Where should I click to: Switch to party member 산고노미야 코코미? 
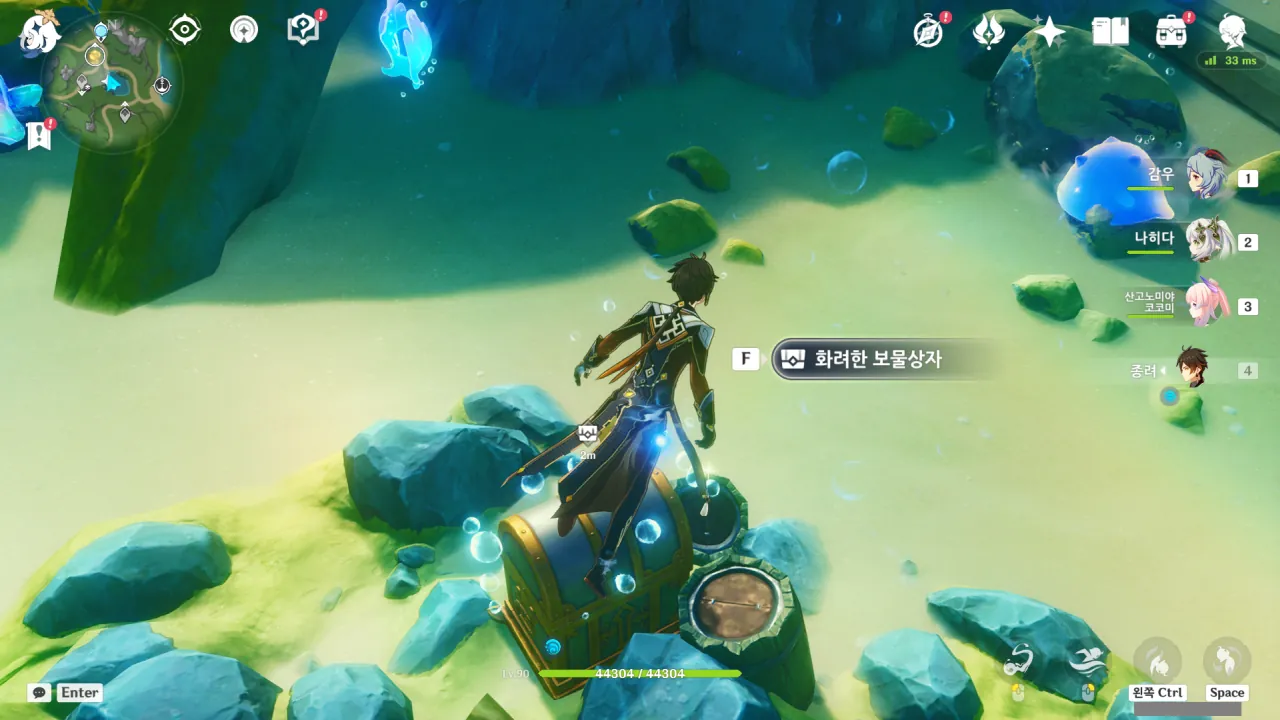point(1207,303)
